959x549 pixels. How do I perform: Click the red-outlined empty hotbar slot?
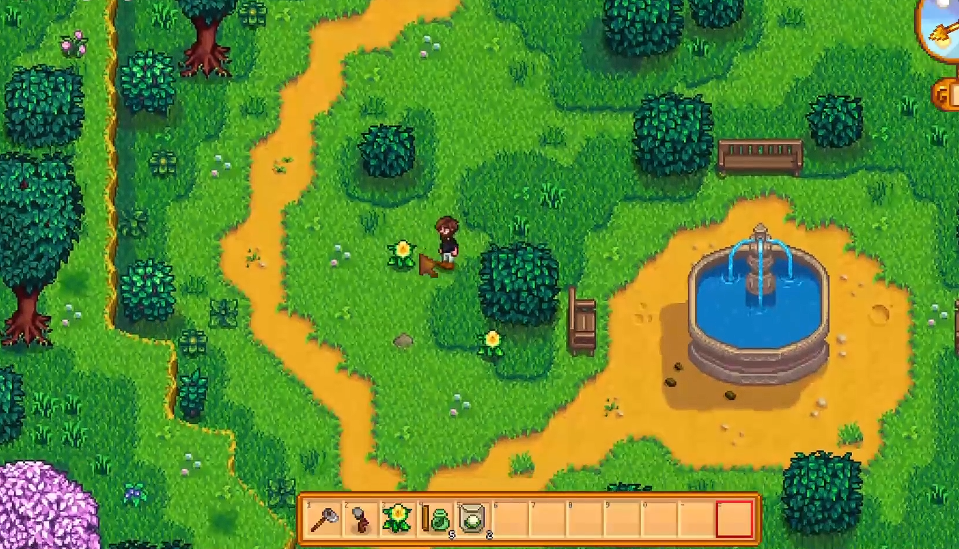pos(735,518)
